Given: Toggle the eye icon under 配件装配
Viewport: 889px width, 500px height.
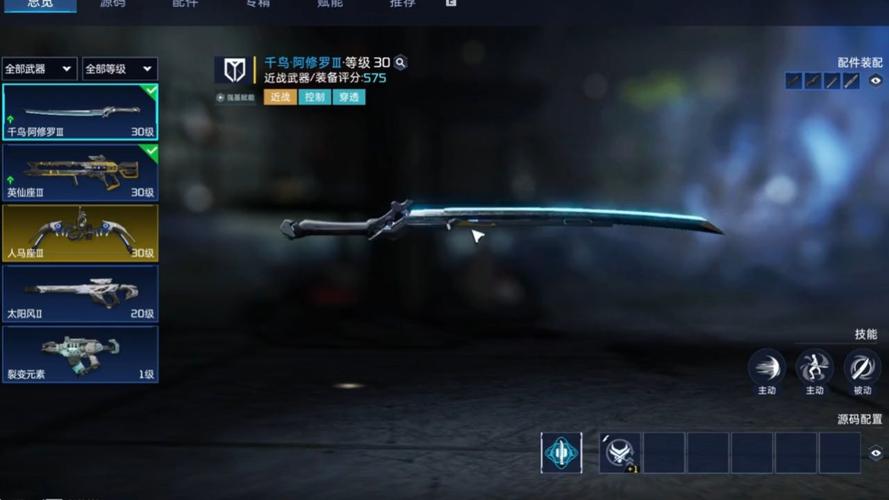Looking at the screenshot, I should [876, 81].
